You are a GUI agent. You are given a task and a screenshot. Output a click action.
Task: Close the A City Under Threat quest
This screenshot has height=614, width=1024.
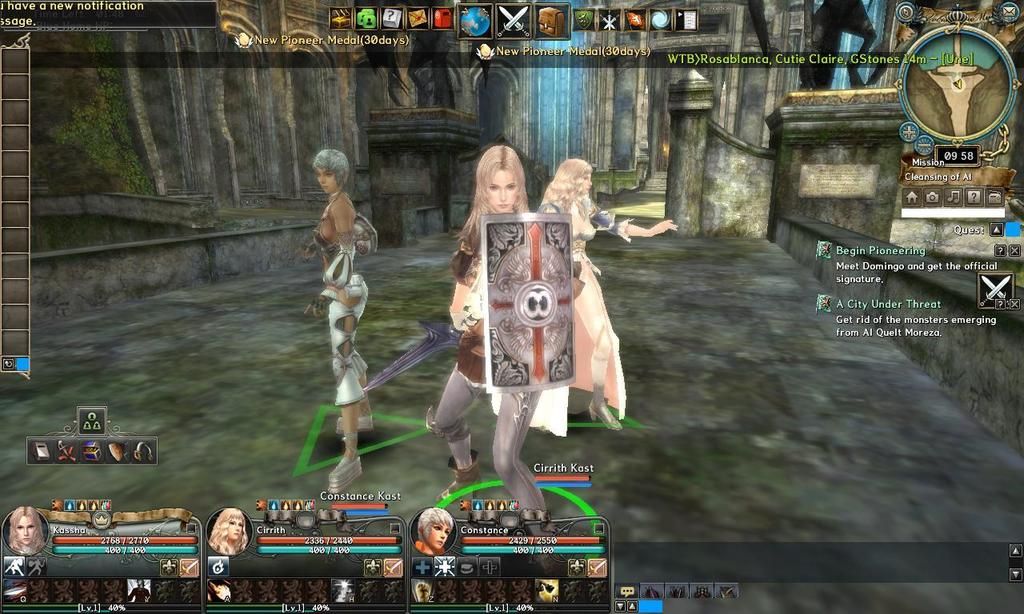pyautogui.click(x=1014, y=304)
